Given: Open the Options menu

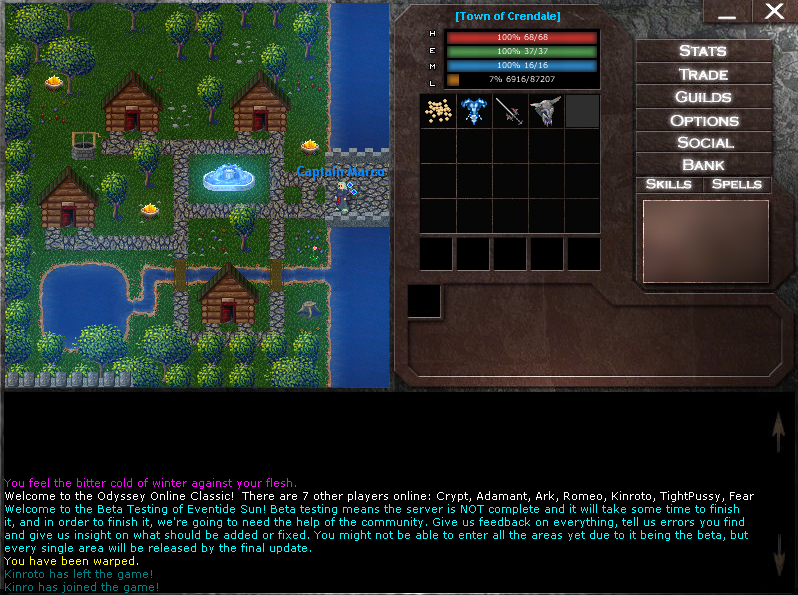Looking at the screenshot, I should point(703,120).
